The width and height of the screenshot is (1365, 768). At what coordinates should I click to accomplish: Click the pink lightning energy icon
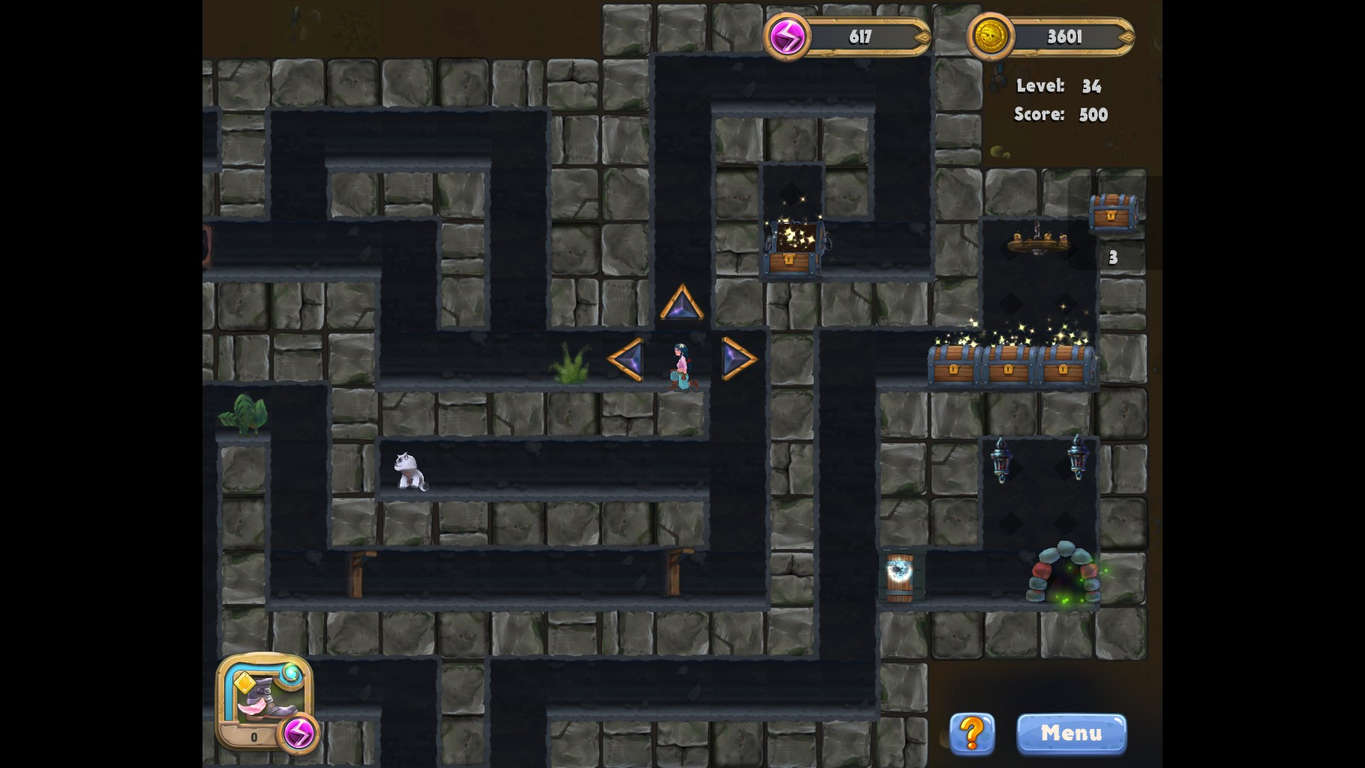tap(790, 36)
